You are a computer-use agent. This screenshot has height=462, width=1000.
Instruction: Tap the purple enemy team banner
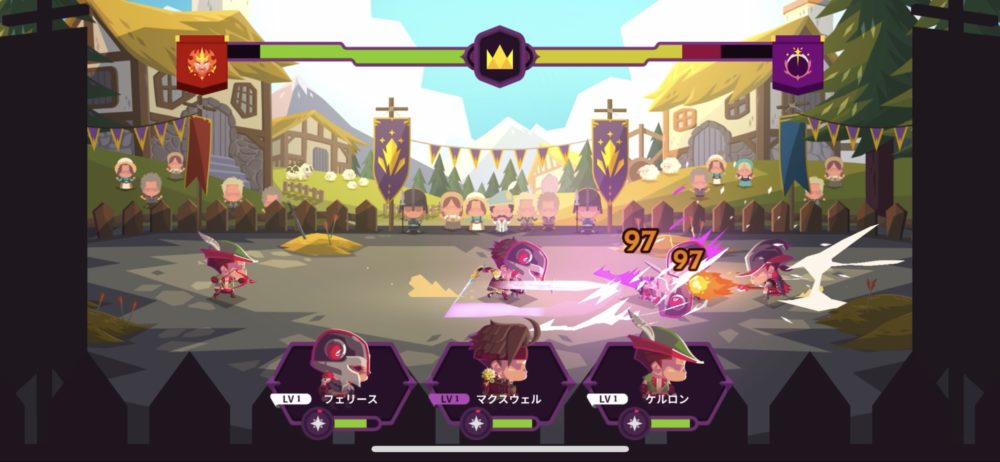[797, 61]
